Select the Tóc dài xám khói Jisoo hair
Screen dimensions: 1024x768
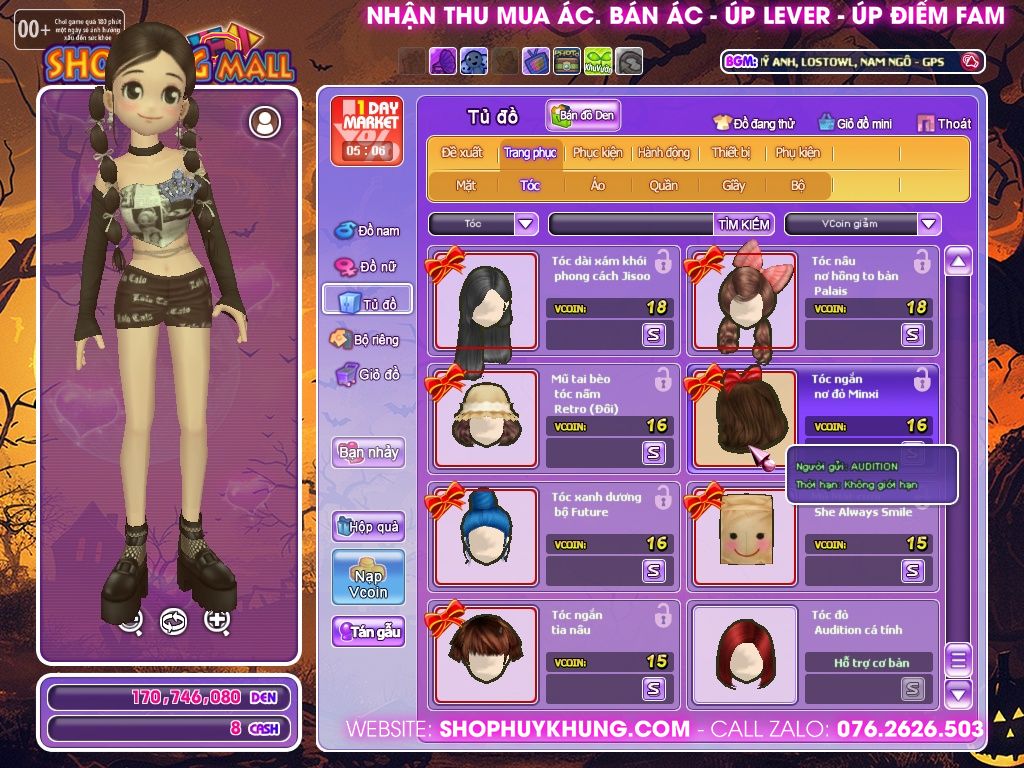point(487,300)
